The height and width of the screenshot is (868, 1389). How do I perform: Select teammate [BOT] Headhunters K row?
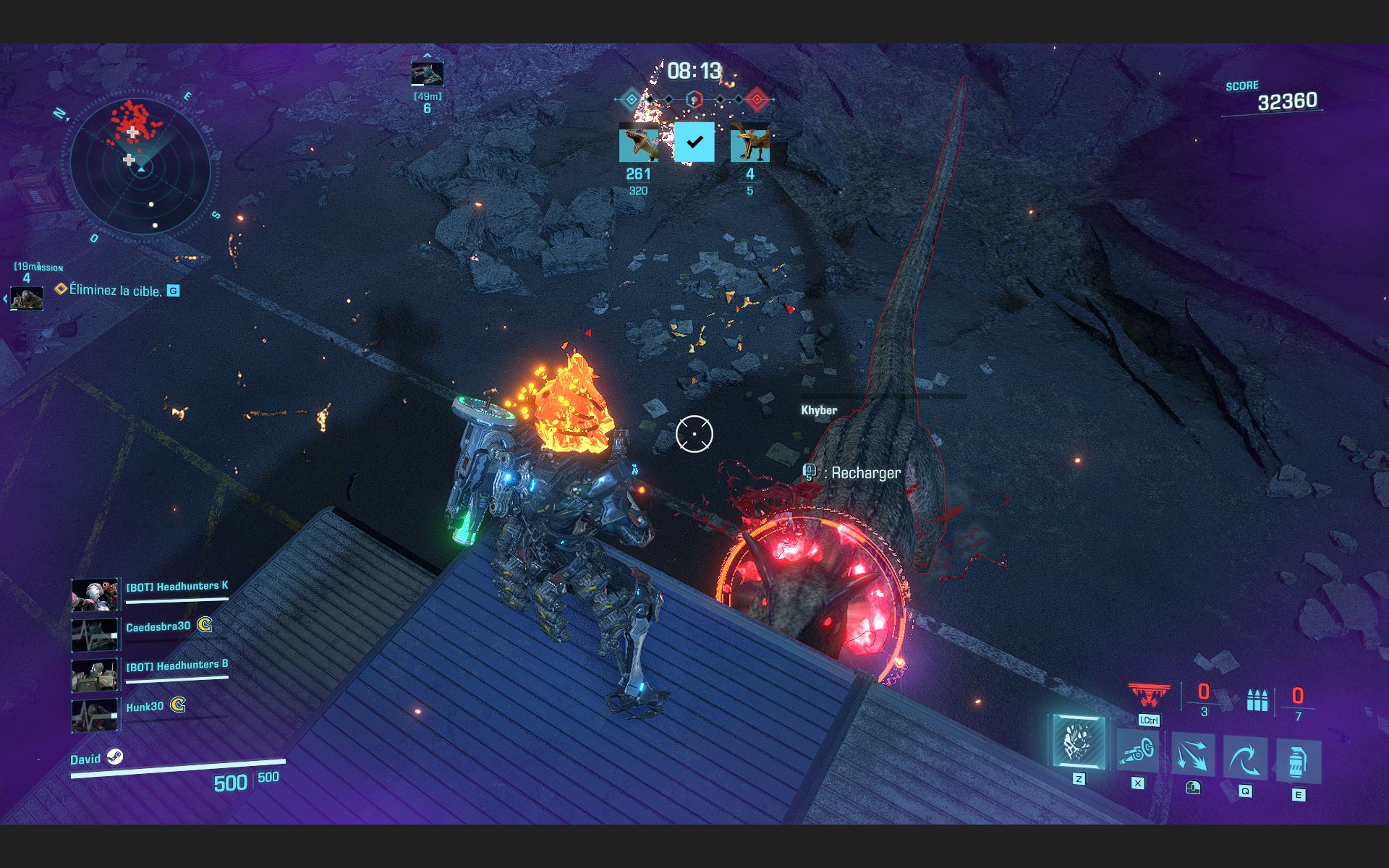(x=150, y=593)
